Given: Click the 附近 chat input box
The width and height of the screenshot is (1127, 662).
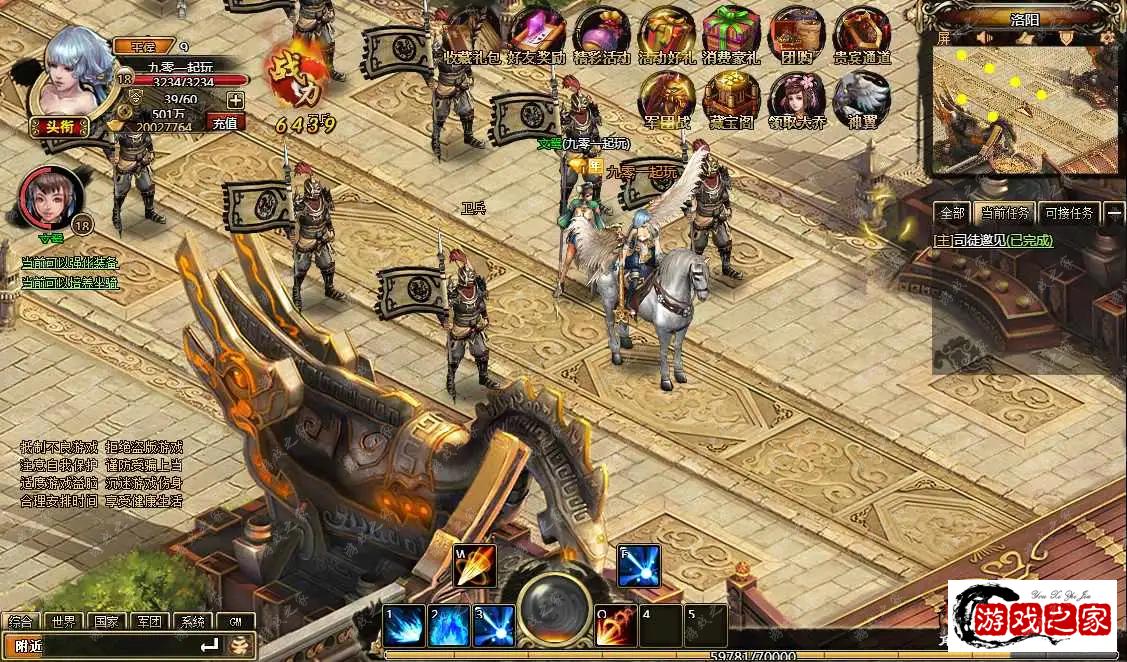Looking at the screenshot, I should (110, 646).
